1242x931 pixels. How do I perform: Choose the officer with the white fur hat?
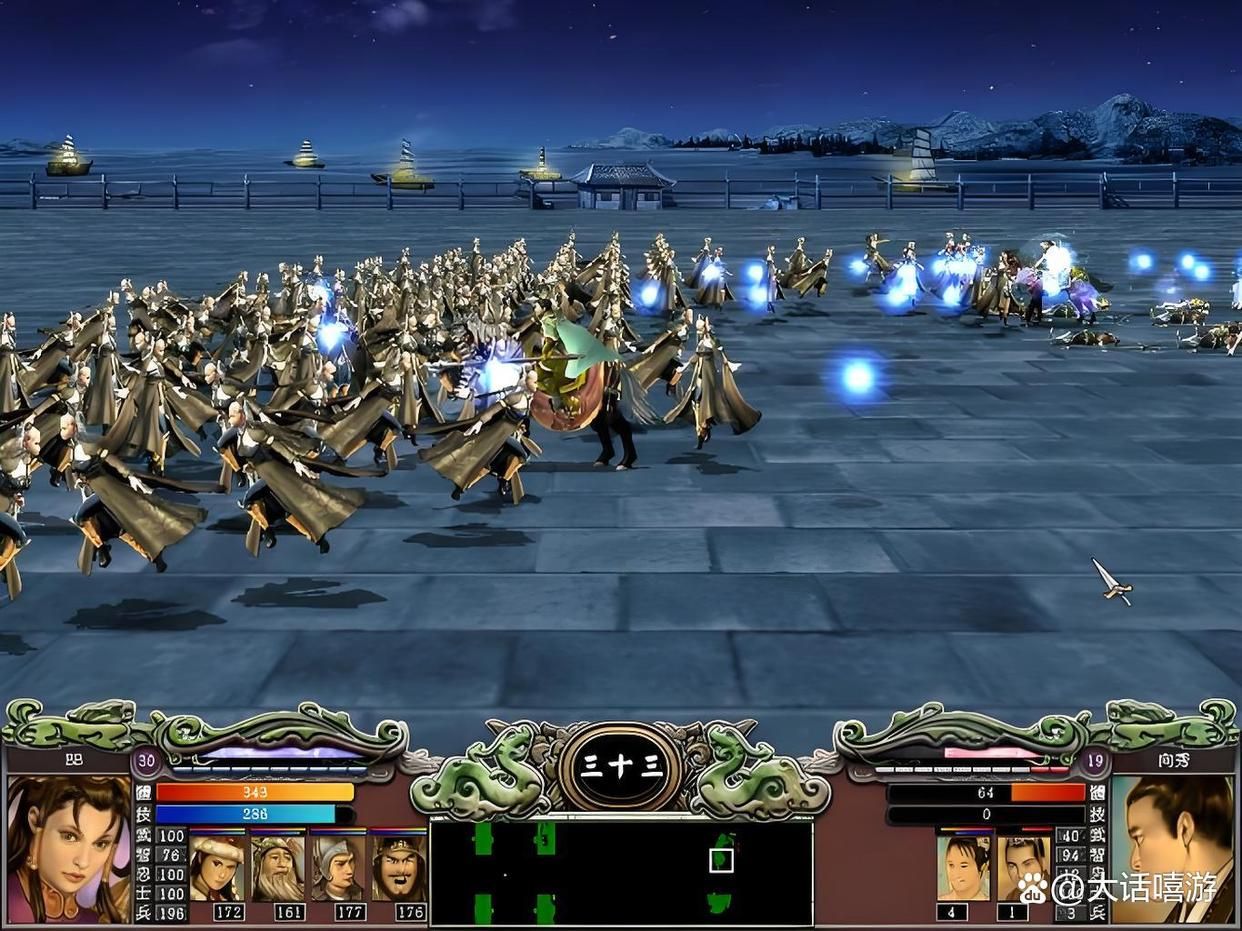tap(217, 867)
